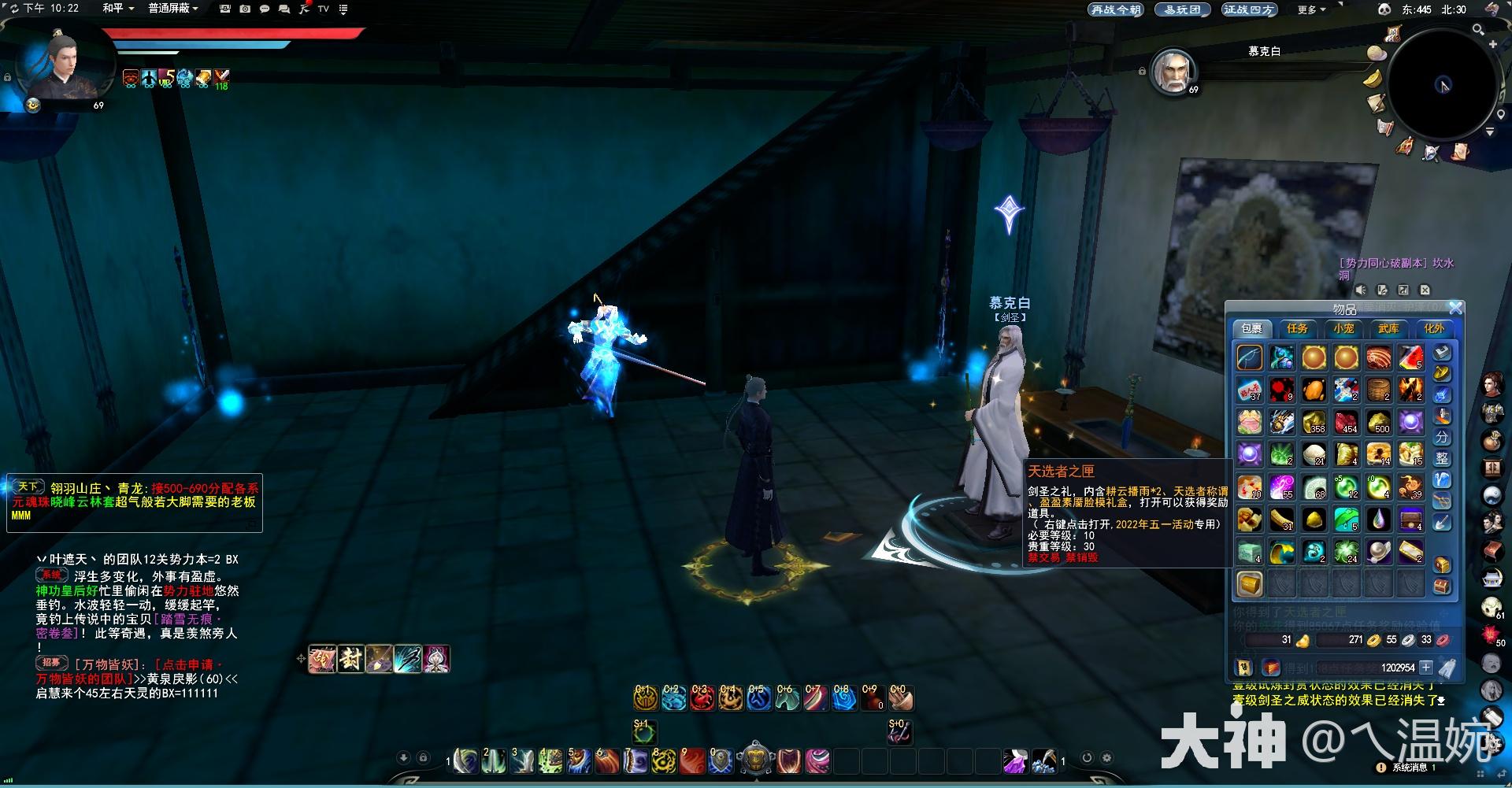Image resolution: width=1512 pixels, height=788 pixels.
Task: Switch to the 化外 tab
Action: point(1434,329)
